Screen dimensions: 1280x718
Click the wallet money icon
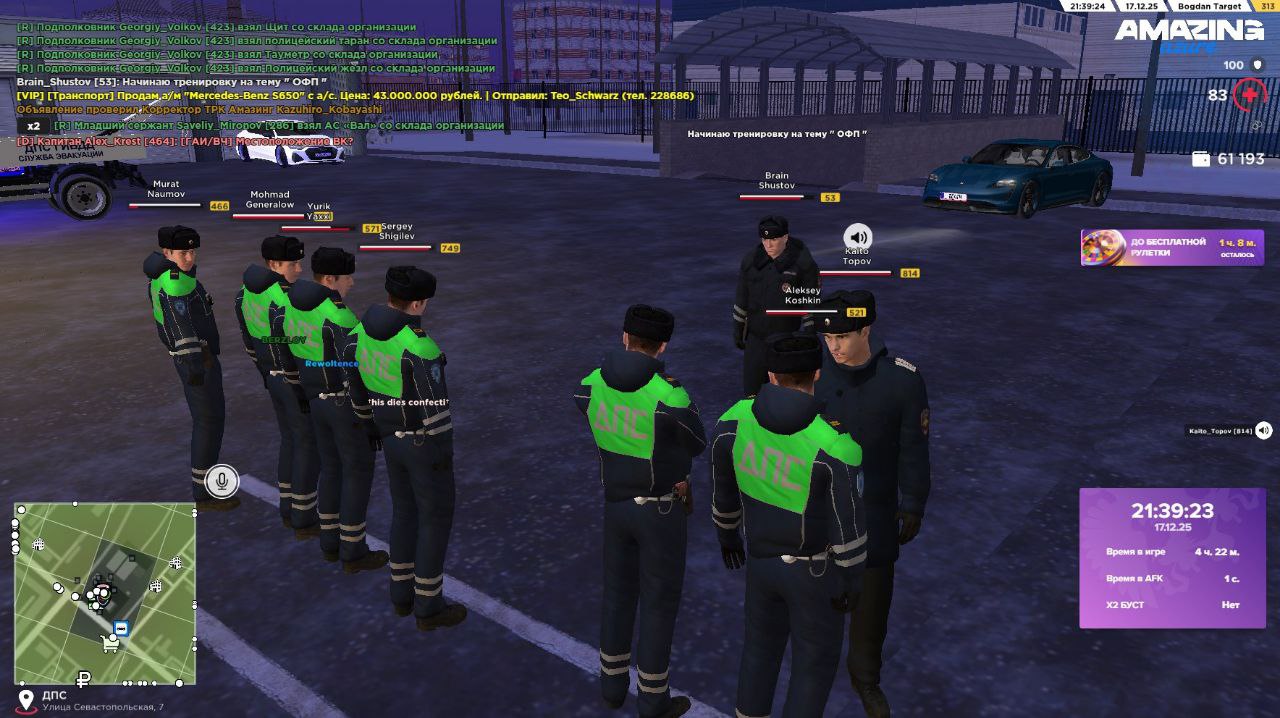(1201, 159)
